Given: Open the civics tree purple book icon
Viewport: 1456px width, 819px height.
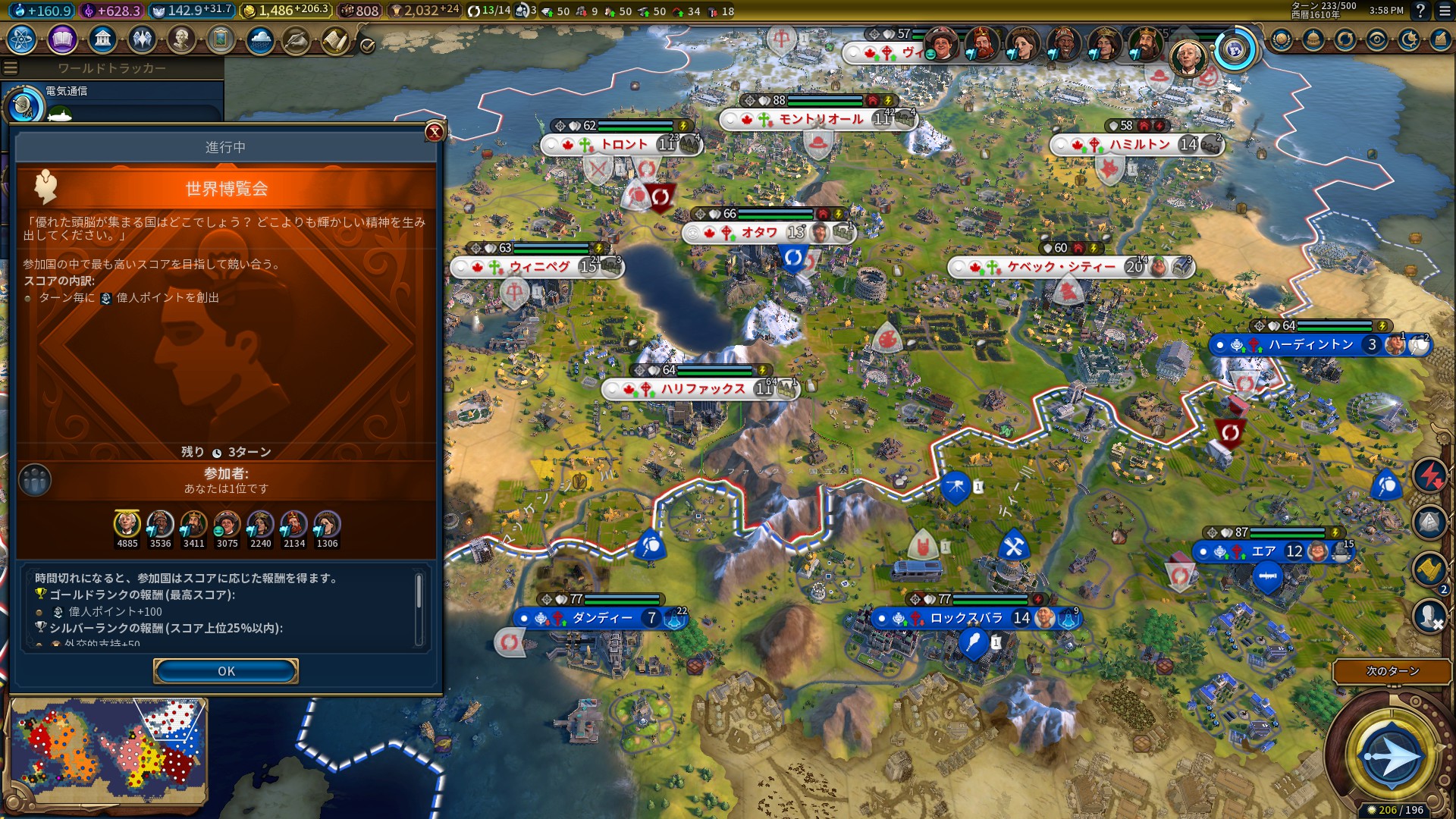Looking at the screenshot, I should tap(62, 39).
